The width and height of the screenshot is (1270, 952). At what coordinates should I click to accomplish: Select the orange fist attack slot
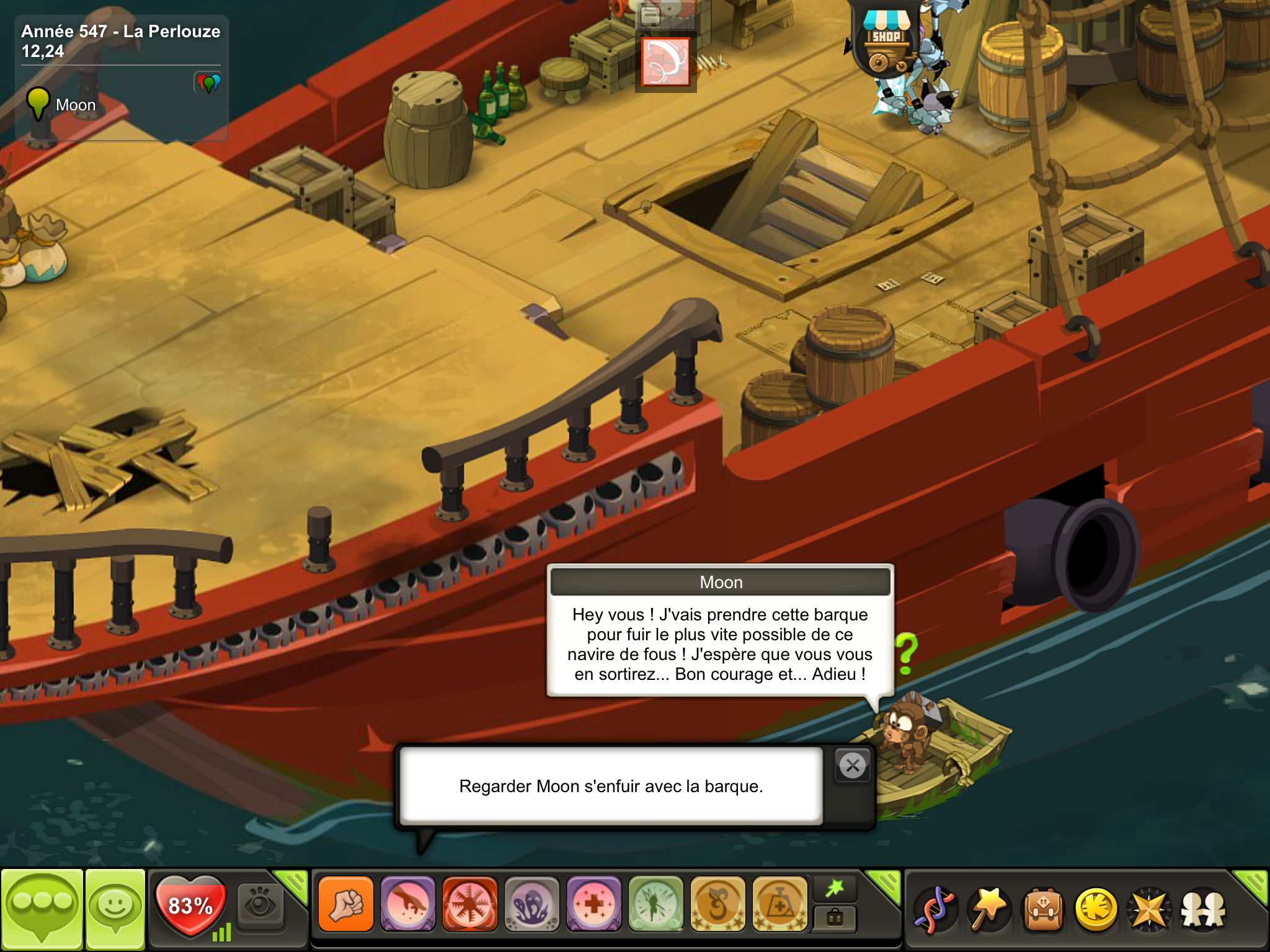[x=346, y=904]
